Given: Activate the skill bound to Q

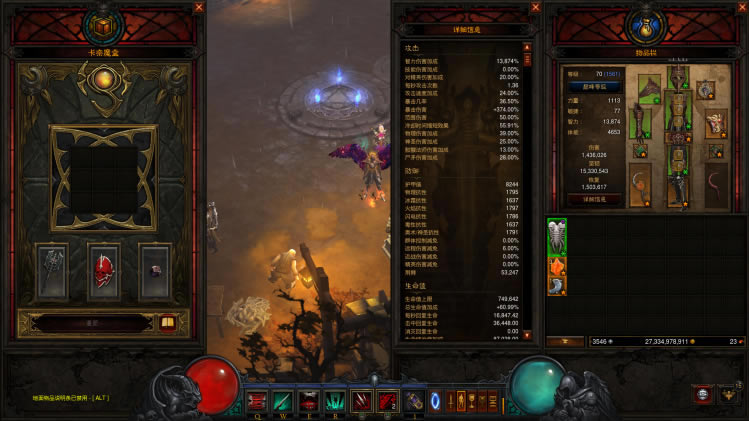Looking at the screenshot, I should click(256, 400).
